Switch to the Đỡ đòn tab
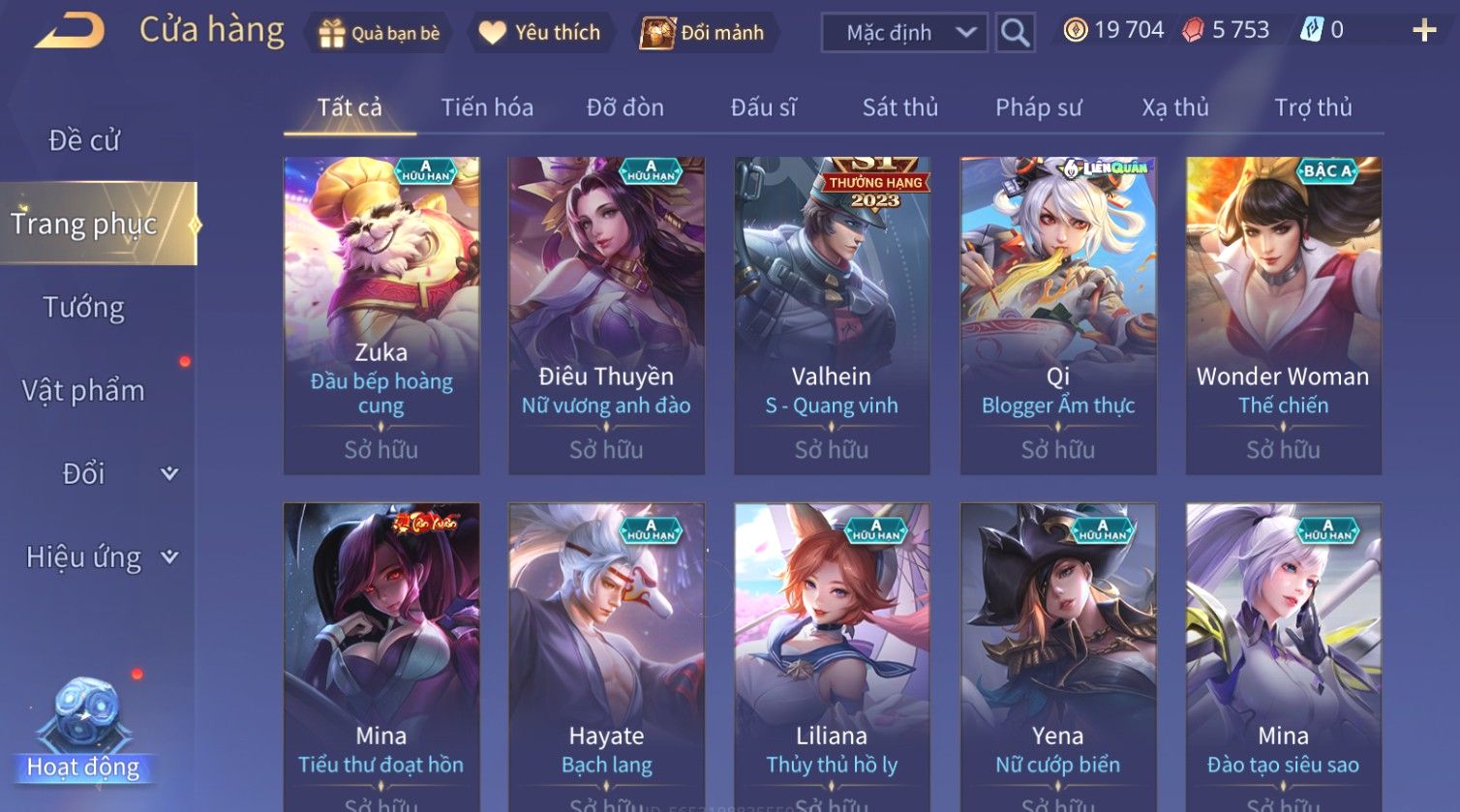The height and width of the screenshot is (812, 1460). pos(625,107)
